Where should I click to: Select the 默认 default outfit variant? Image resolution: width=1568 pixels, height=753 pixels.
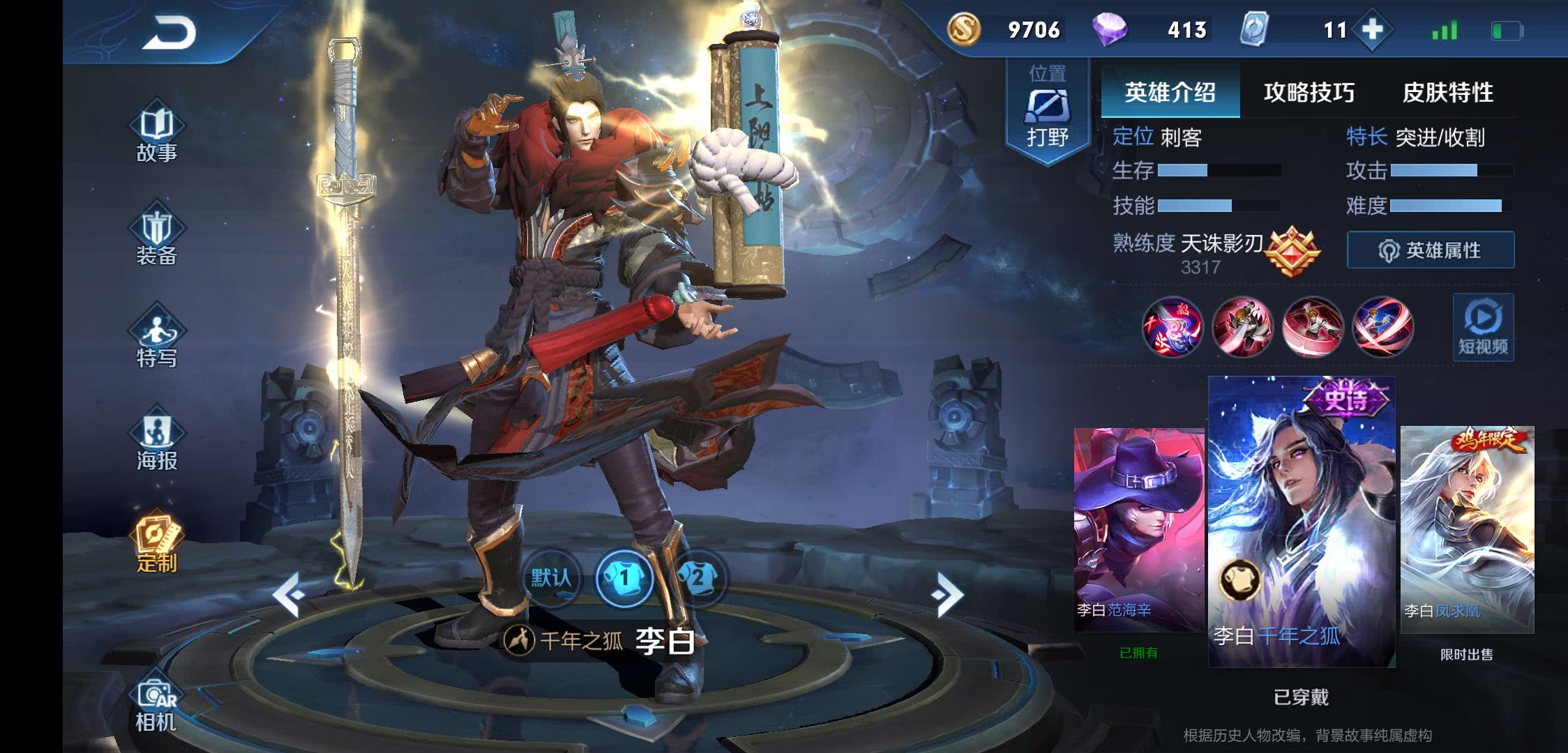coord(551,577)
